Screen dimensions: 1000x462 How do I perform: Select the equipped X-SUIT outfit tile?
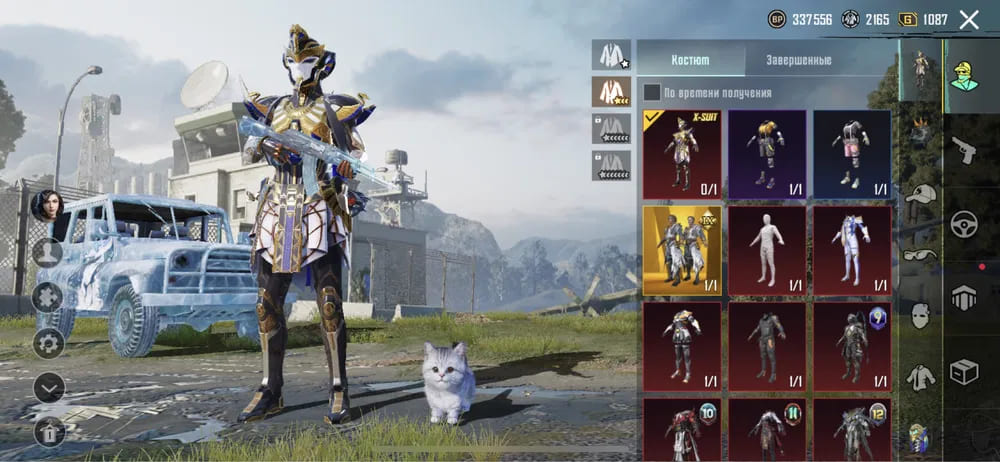(682, 154)
